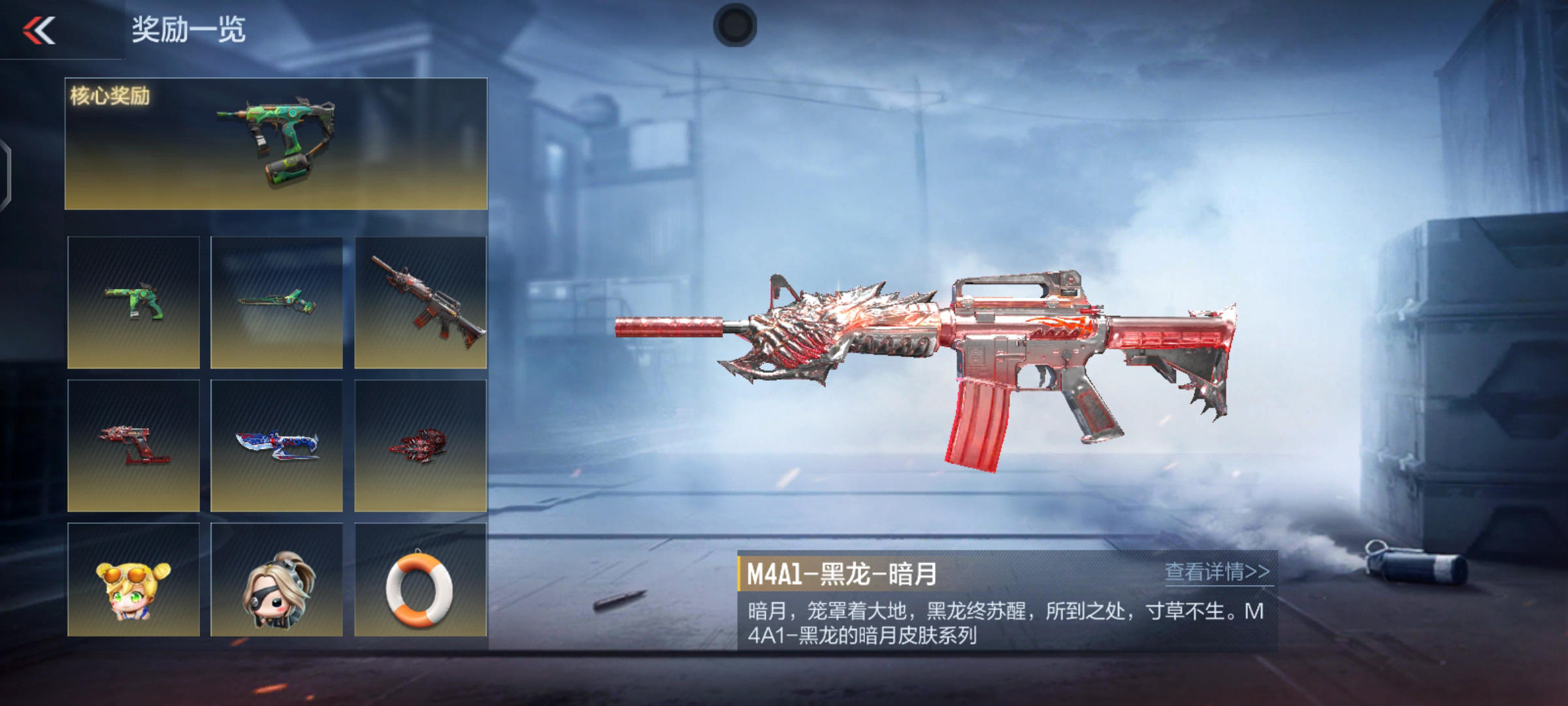Screen dimensions: 1568x706
Task: Choose the blue and red axe reward
Action: pos(276,445)
